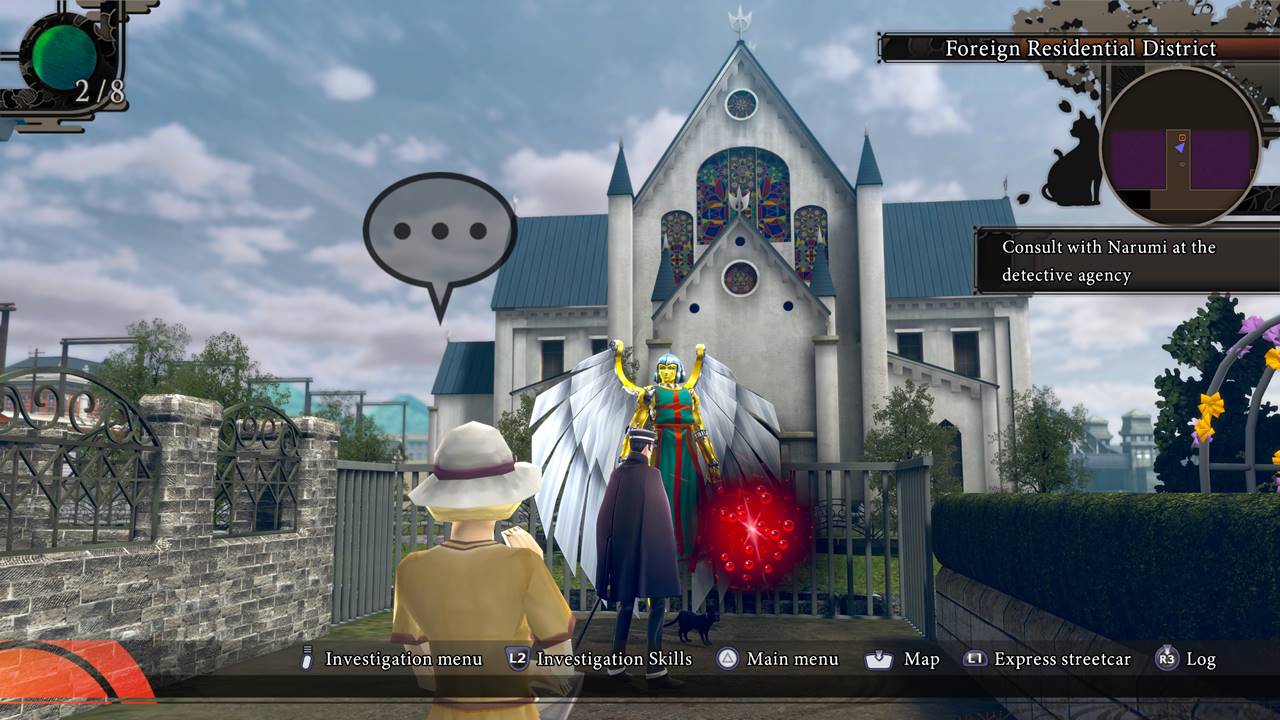
Task: Open the conversation Log
Action: (1186, 659)
